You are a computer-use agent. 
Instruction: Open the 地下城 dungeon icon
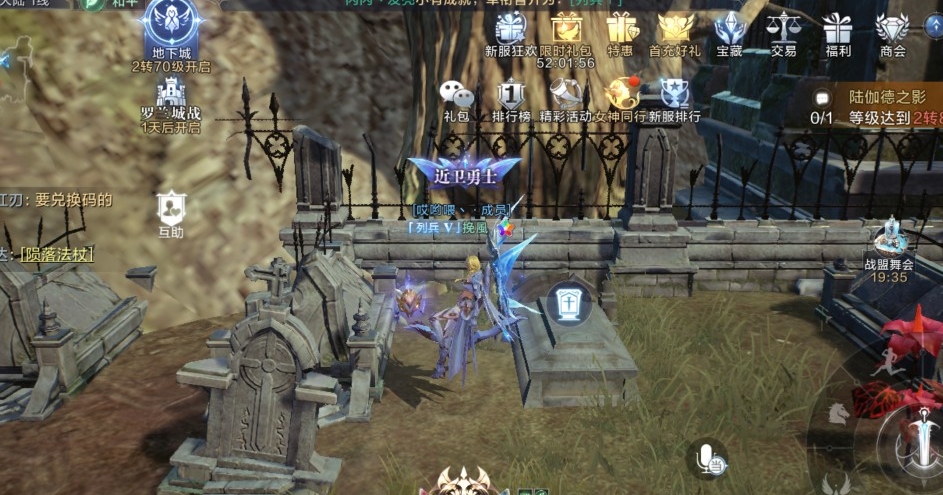click(x=171, y=26)
